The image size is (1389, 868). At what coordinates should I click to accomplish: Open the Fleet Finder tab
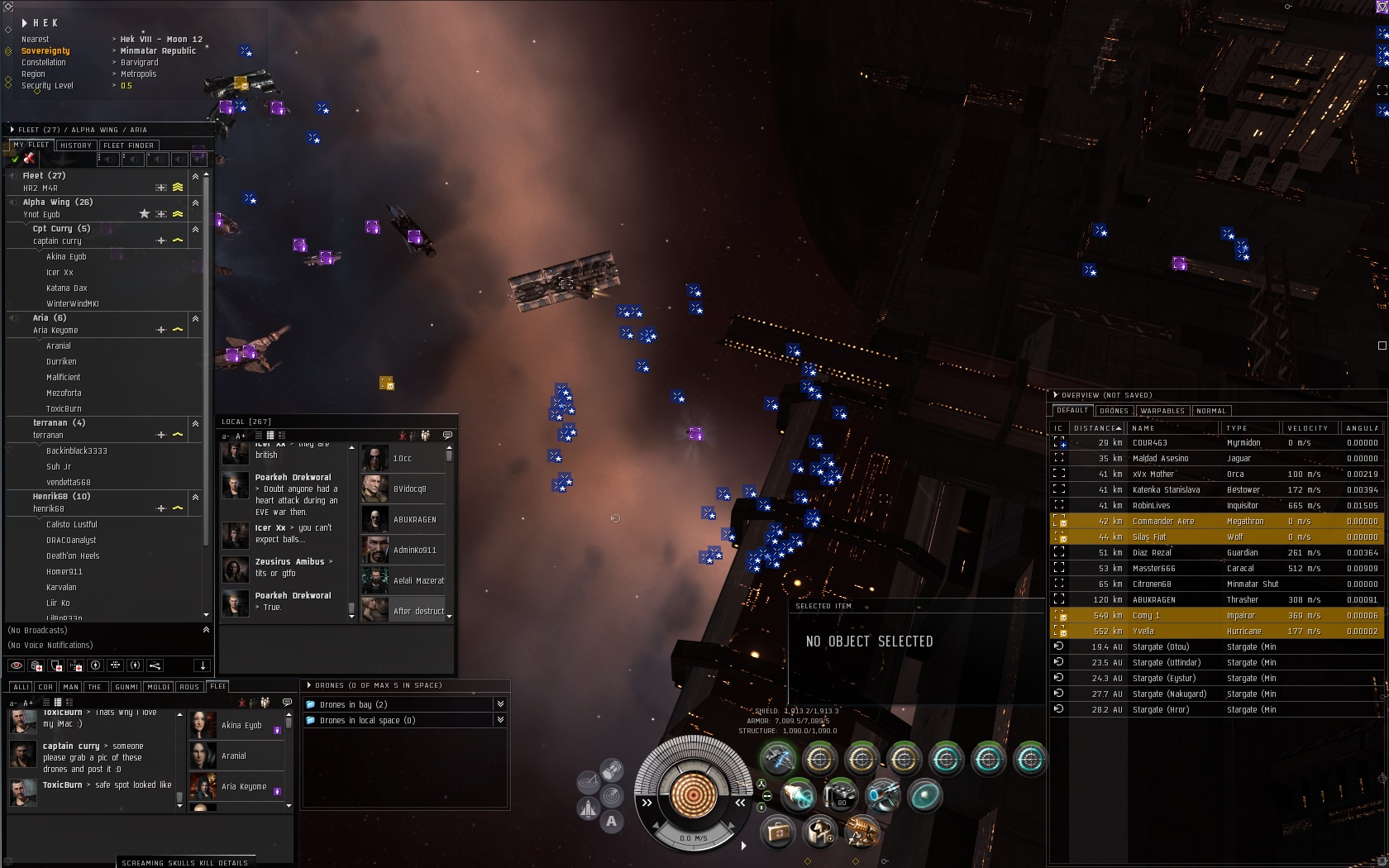[128, 145]
